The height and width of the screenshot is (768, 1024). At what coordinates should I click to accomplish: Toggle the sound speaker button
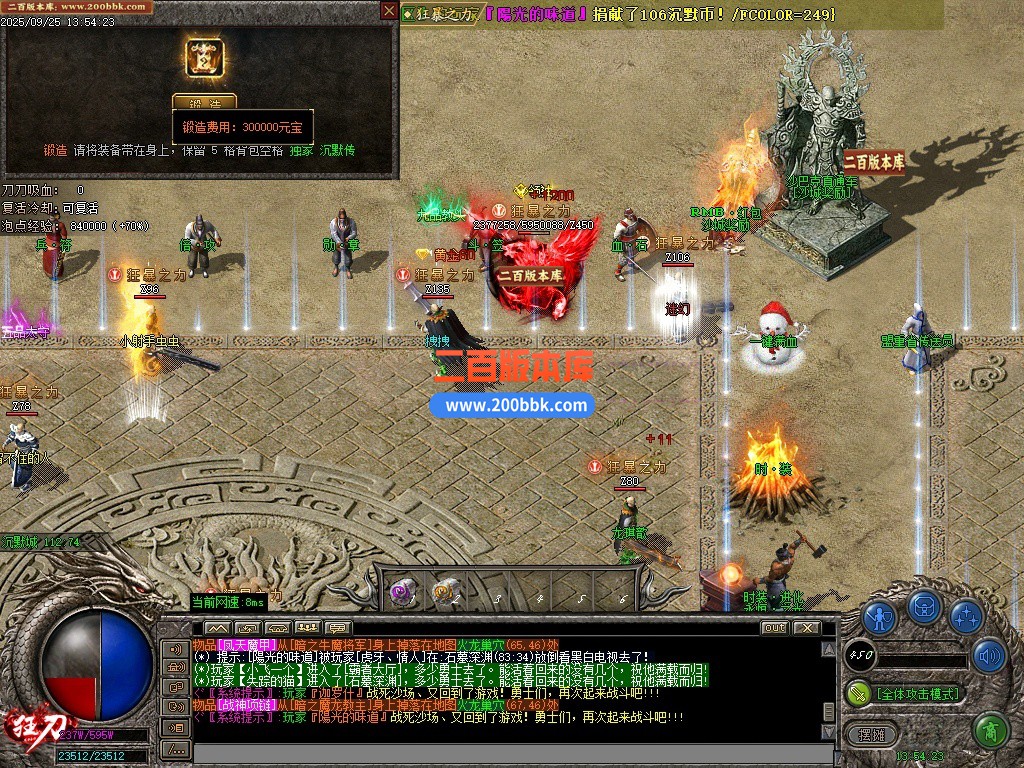pos(988,655)
